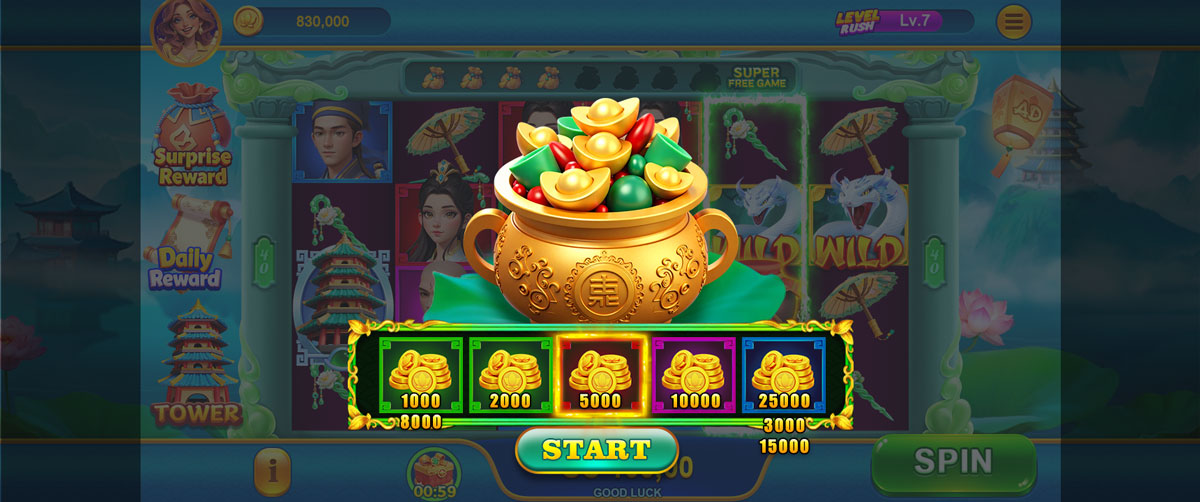Image resolution: width=1200 pixels, height=502 pixels.
Task: Open the info paytable button
Action: pyautogui.click(x=272, y=468)
